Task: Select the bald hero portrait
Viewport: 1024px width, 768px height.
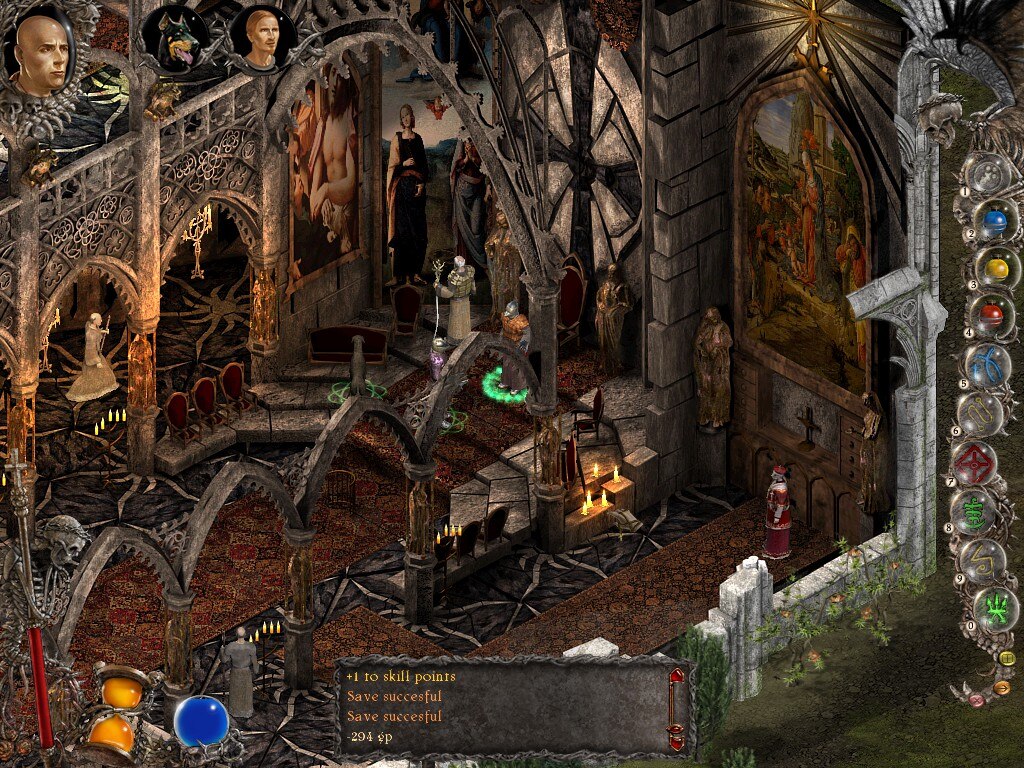Action: coord(41,53)
